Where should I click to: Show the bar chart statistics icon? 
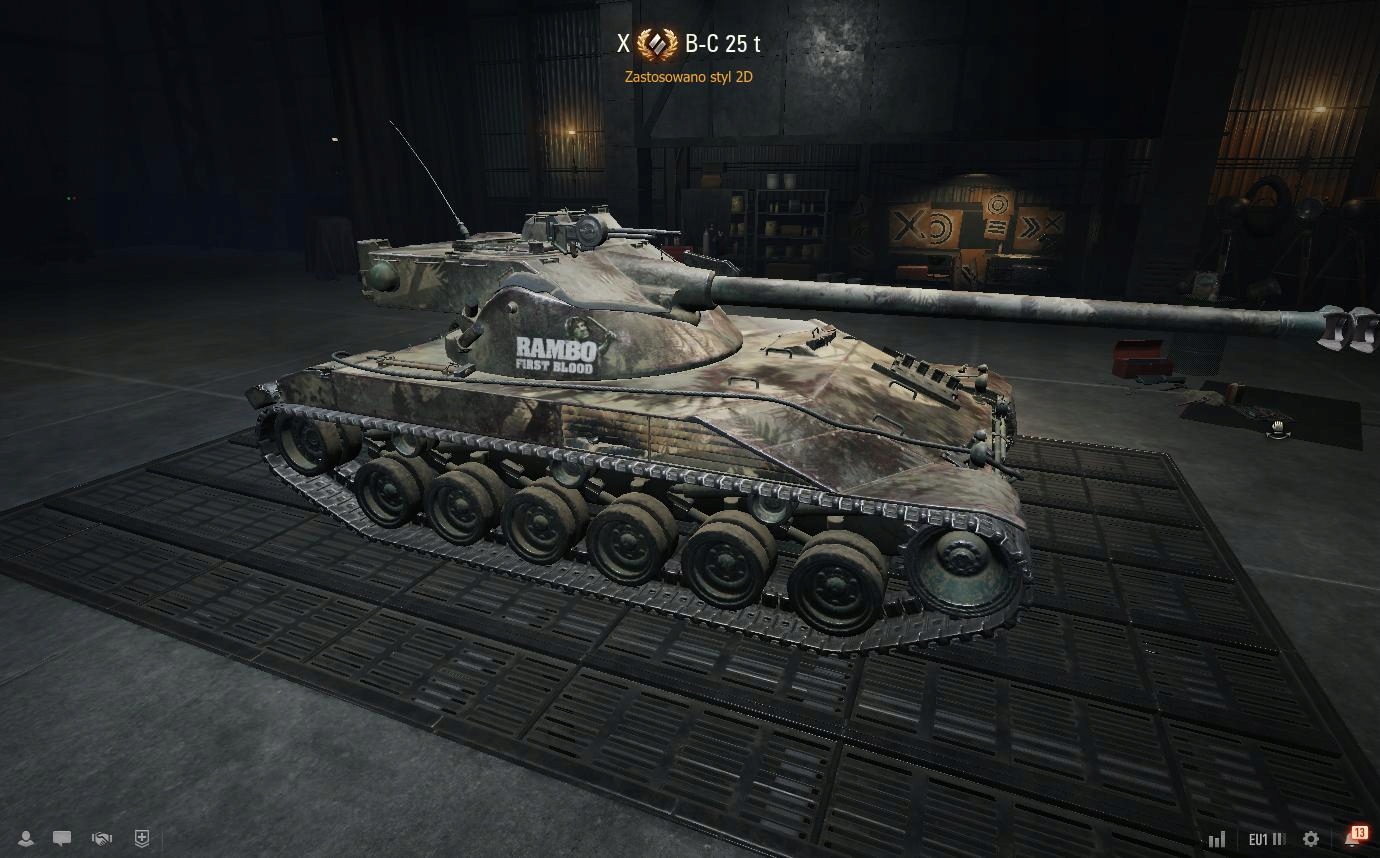click(1217, 840)
